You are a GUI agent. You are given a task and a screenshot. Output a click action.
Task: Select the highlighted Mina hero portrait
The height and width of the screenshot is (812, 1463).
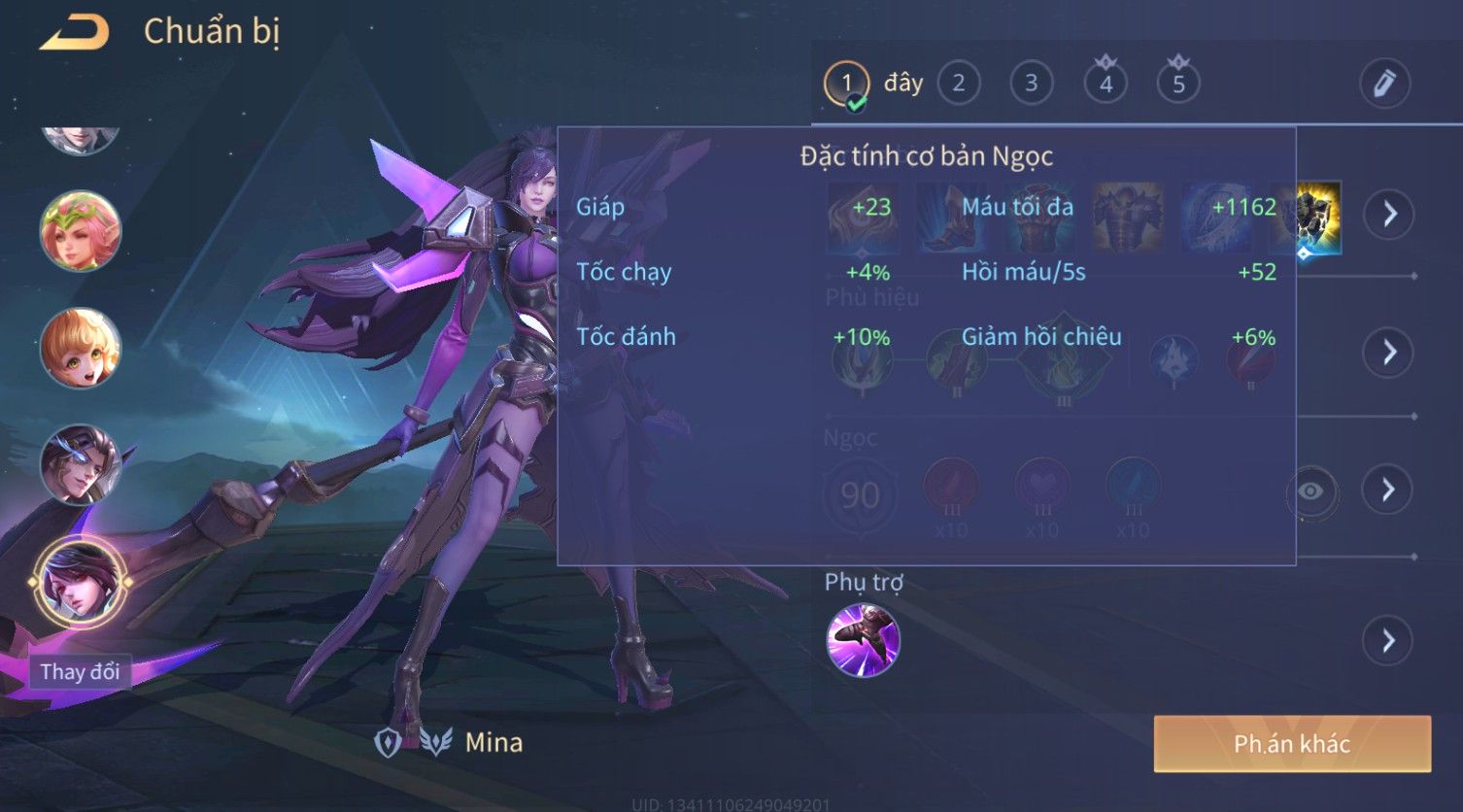80,581
